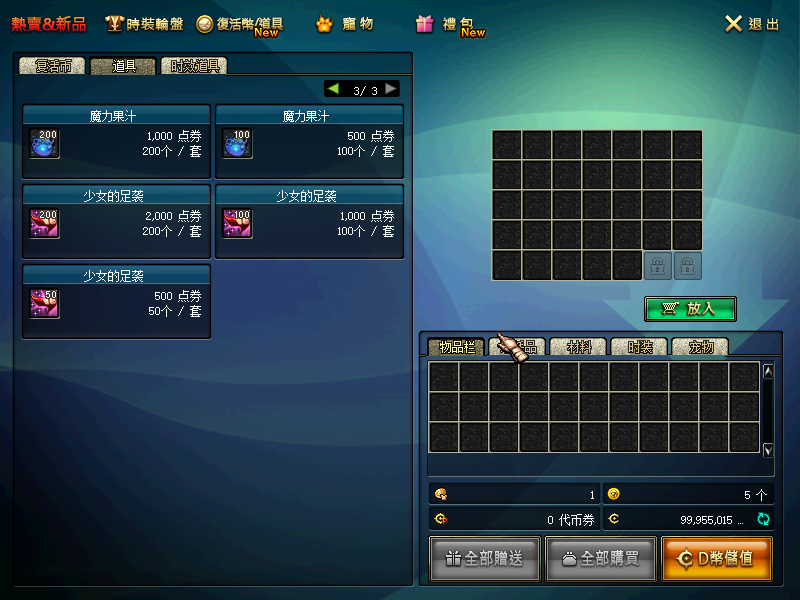The image size is (800, 600).
Task: Select 少女的足袭 50-pack for 500 点券
Action: click(x=117, y=301)
